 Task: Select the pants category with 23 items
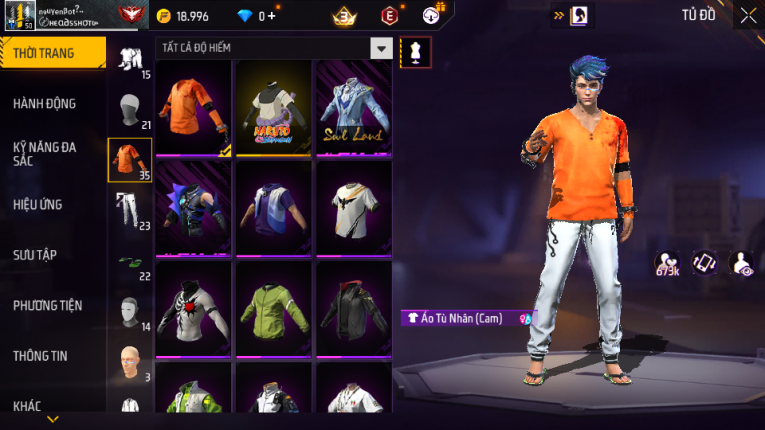[129, 209]
